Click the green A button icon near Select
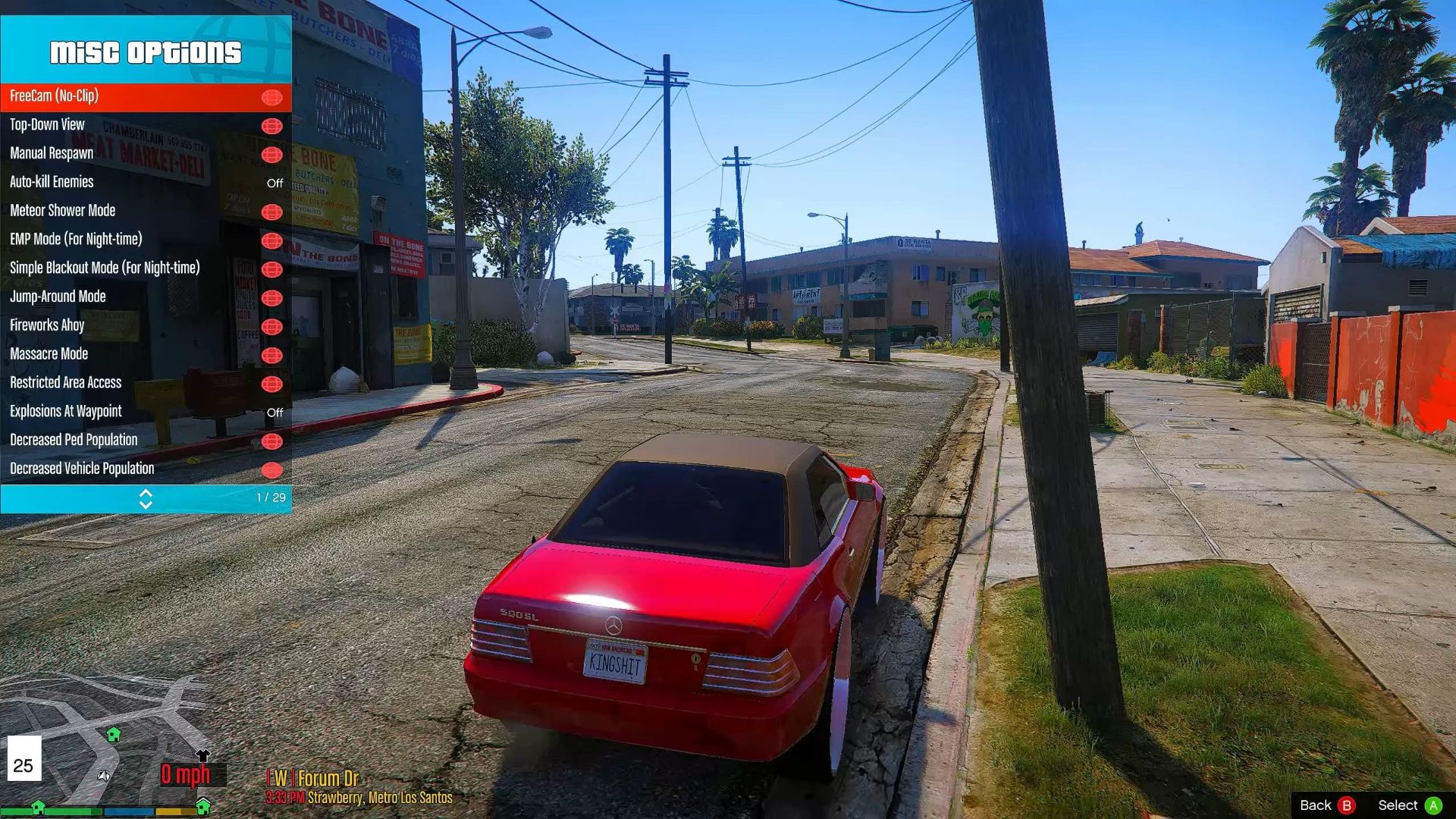 [x=1435, y=805]
